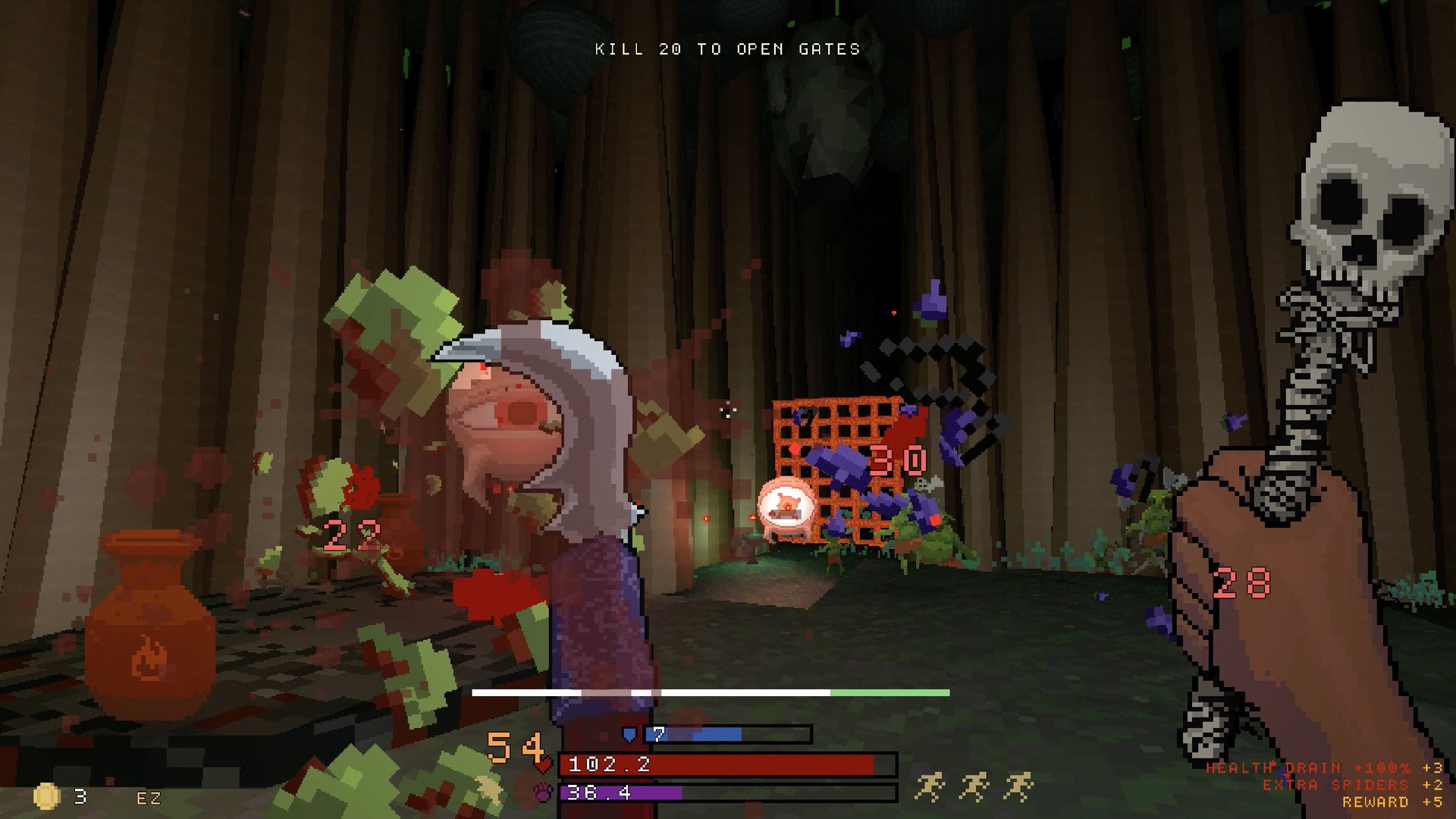Click the Kill 20 to Open Gates objective

pyautogui.click(x=727, y=49)
